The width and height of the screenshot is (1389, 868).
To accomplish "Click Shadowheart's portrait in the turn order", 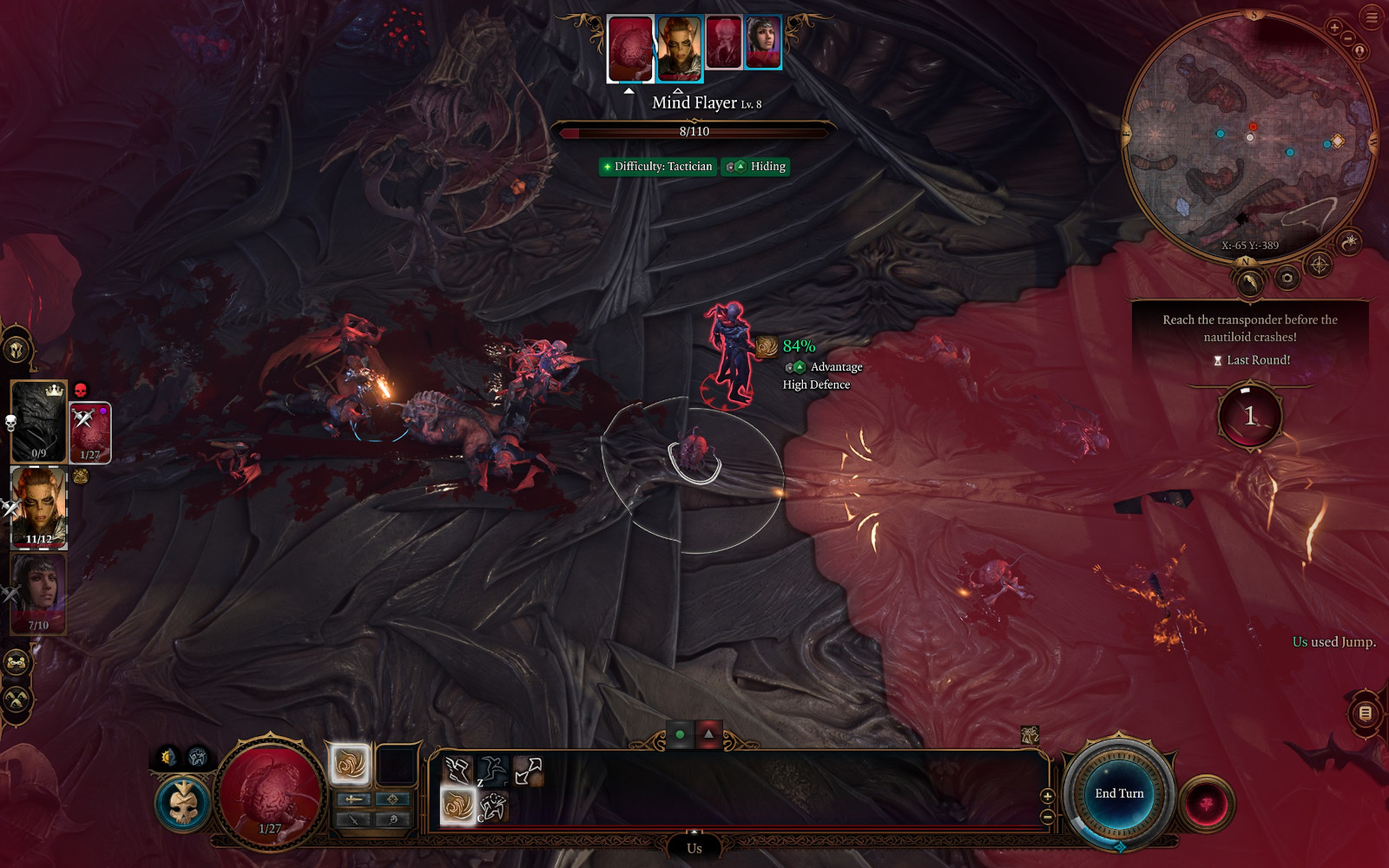I will [x=763, y=43].
